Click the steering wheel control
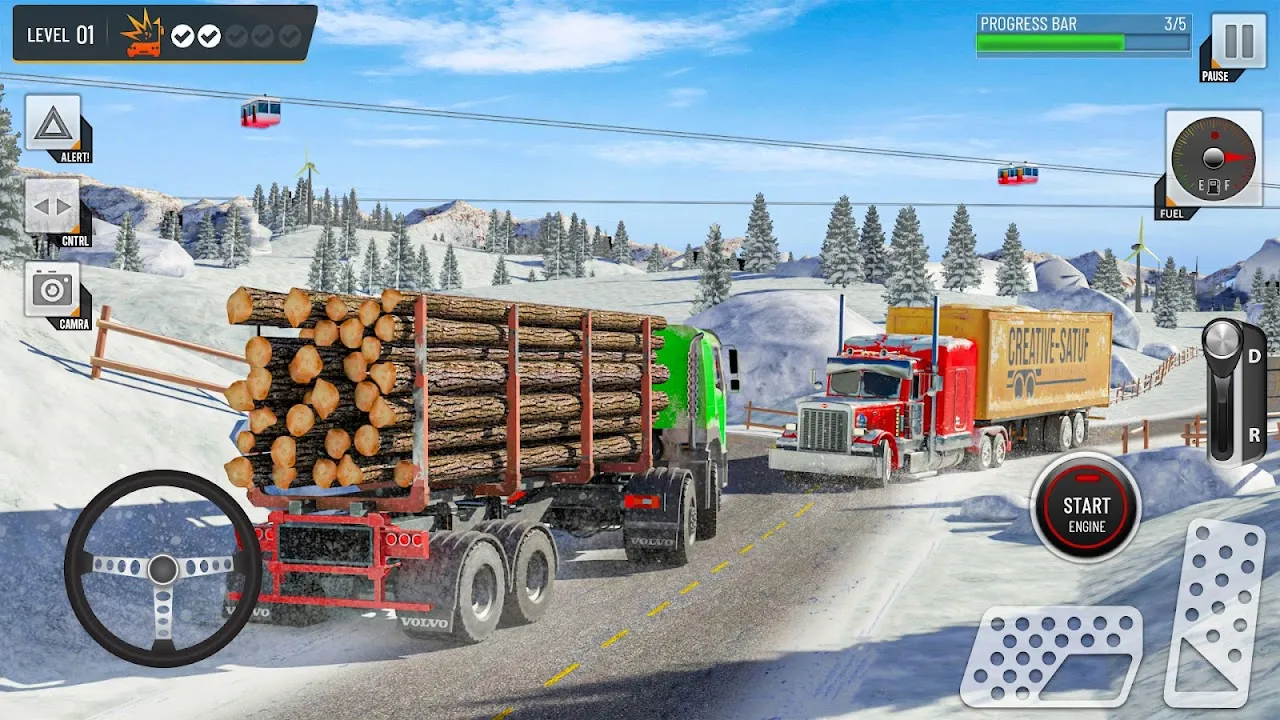1280x720 pixels. coord(163,568)
